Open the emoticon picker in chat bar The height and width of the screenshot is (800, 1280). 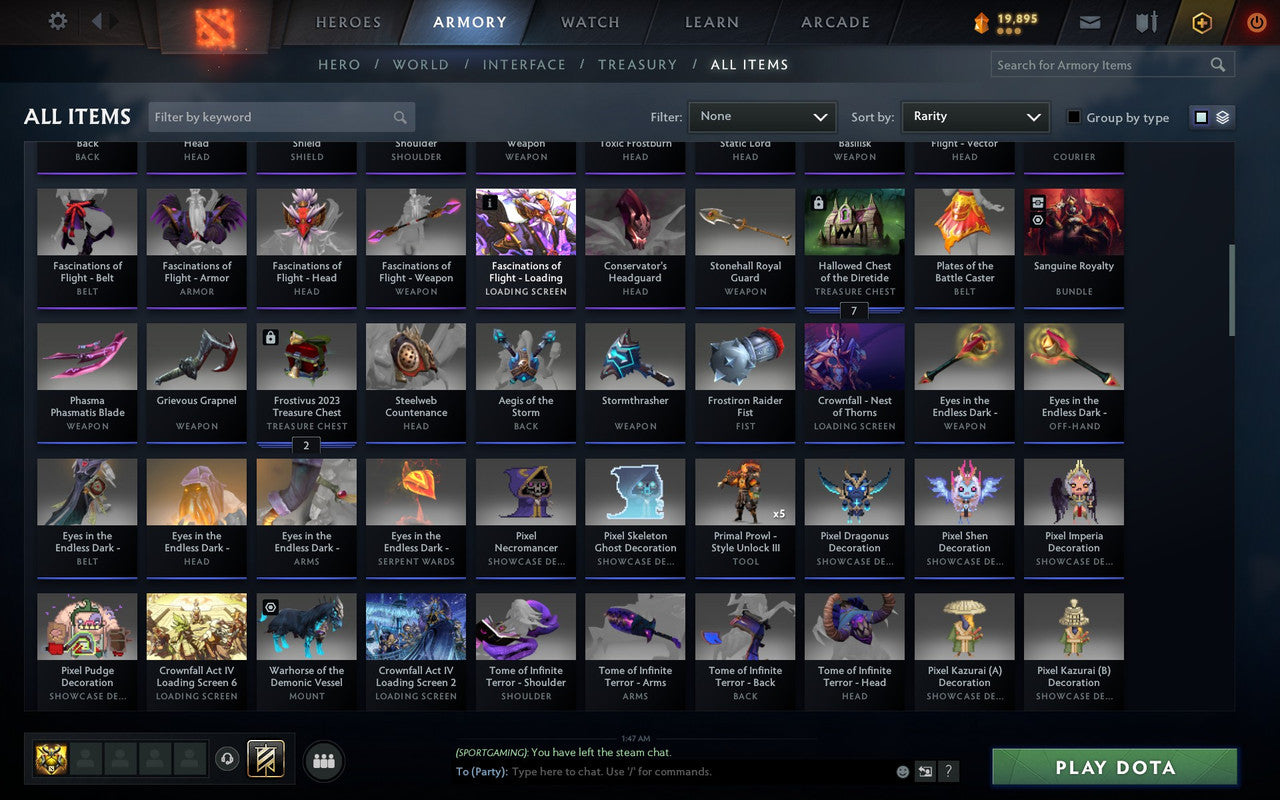[x=903, y=771]
